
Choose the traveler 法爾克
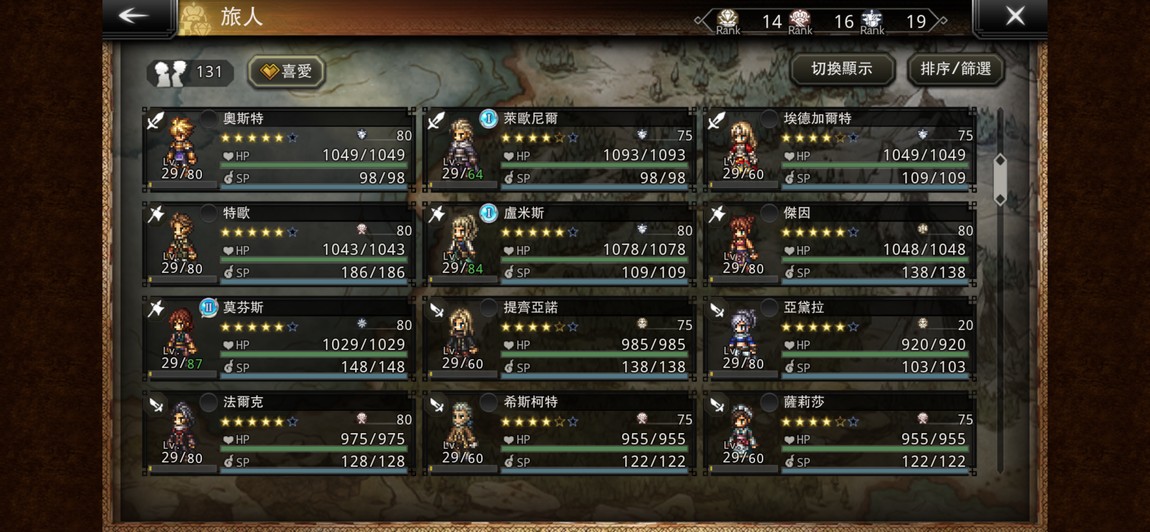tap(279, 432)
